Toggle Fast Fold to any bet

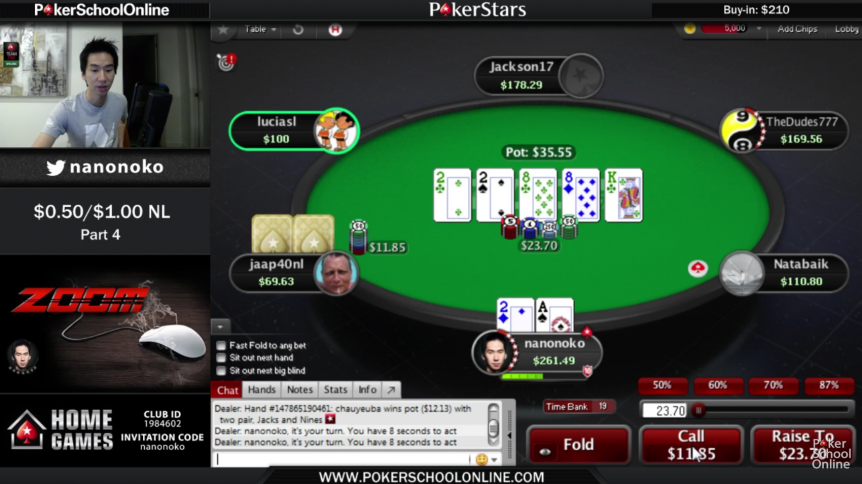click(x=221, y=345)
